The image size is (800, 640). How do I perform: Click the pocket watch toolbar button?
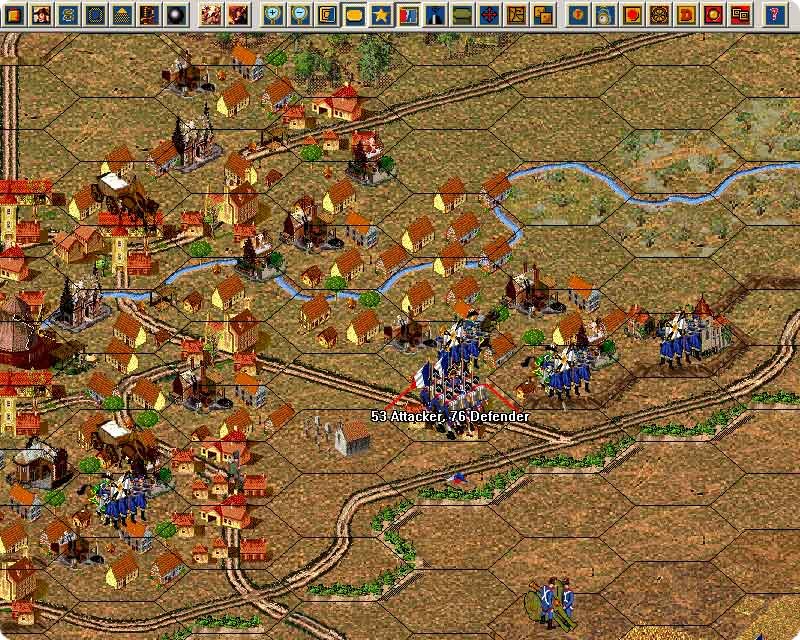point(605,14)
